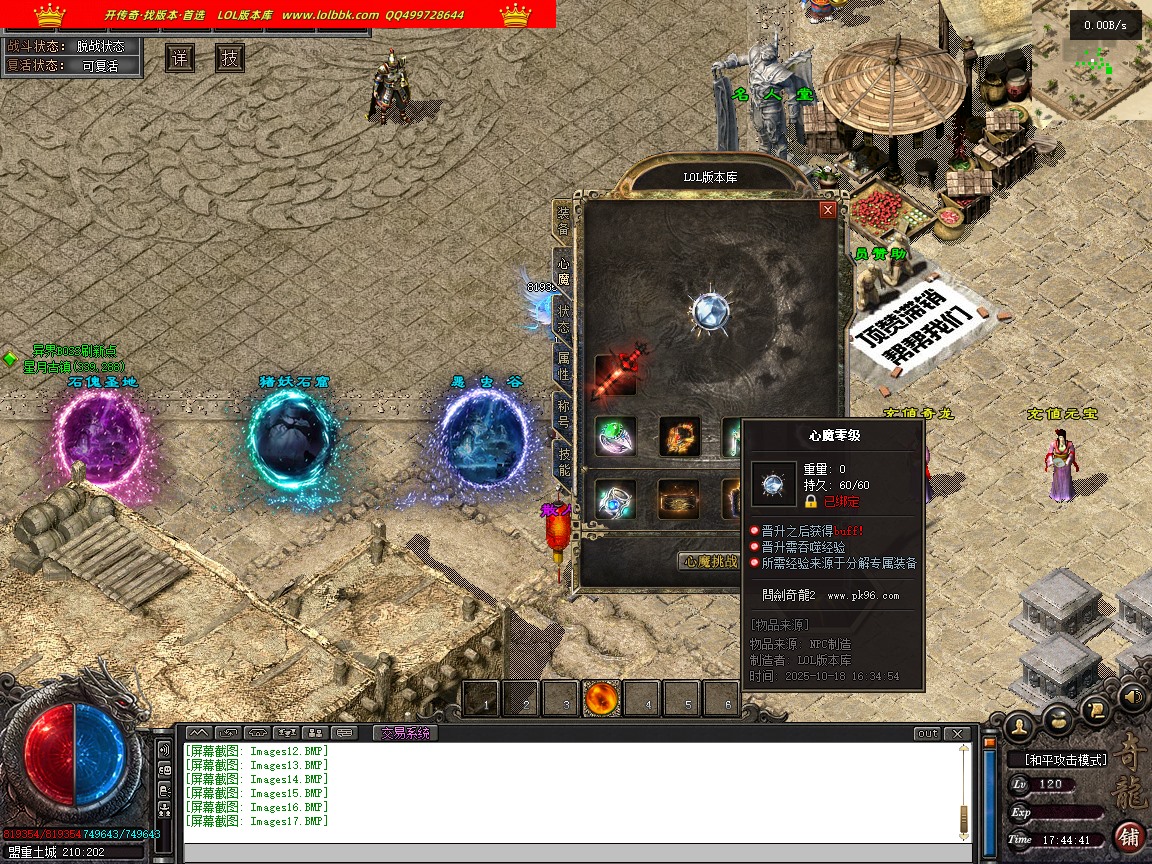Activate the fireball skill on the hotbar

(602, 698)
